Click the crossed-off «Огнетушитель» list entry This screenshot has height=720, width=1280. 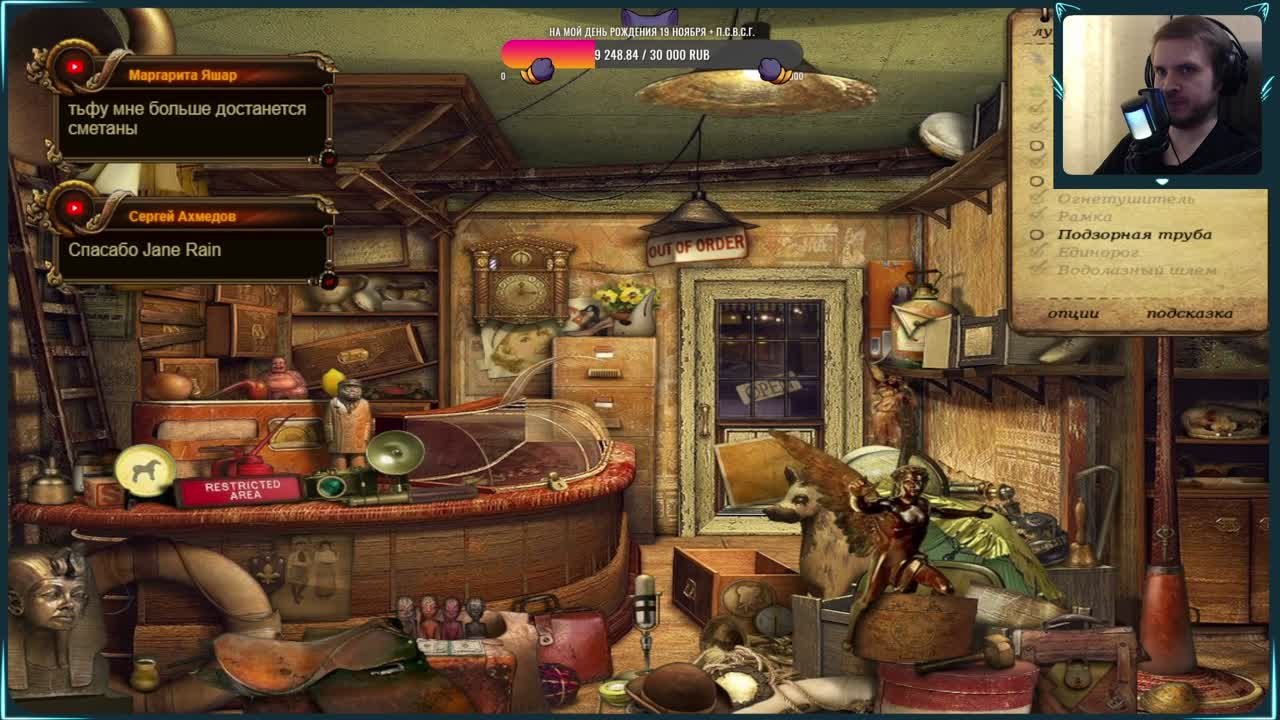(x=1126, y=199)
